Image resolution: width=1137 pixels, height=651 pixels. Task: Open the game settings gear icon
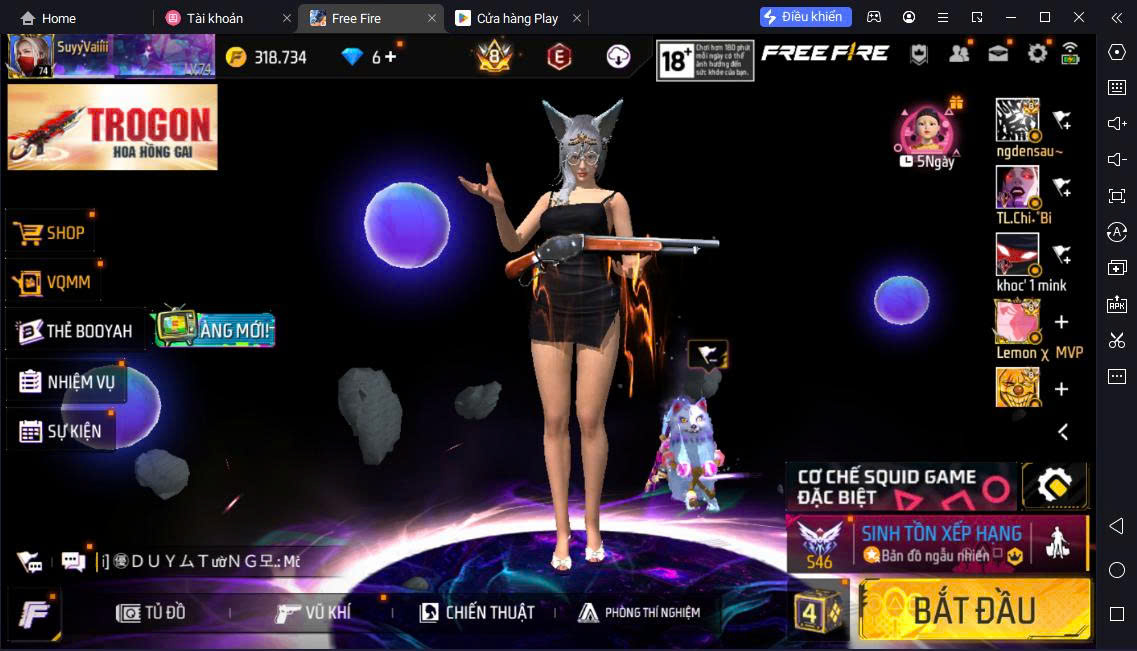[1037, 54]
